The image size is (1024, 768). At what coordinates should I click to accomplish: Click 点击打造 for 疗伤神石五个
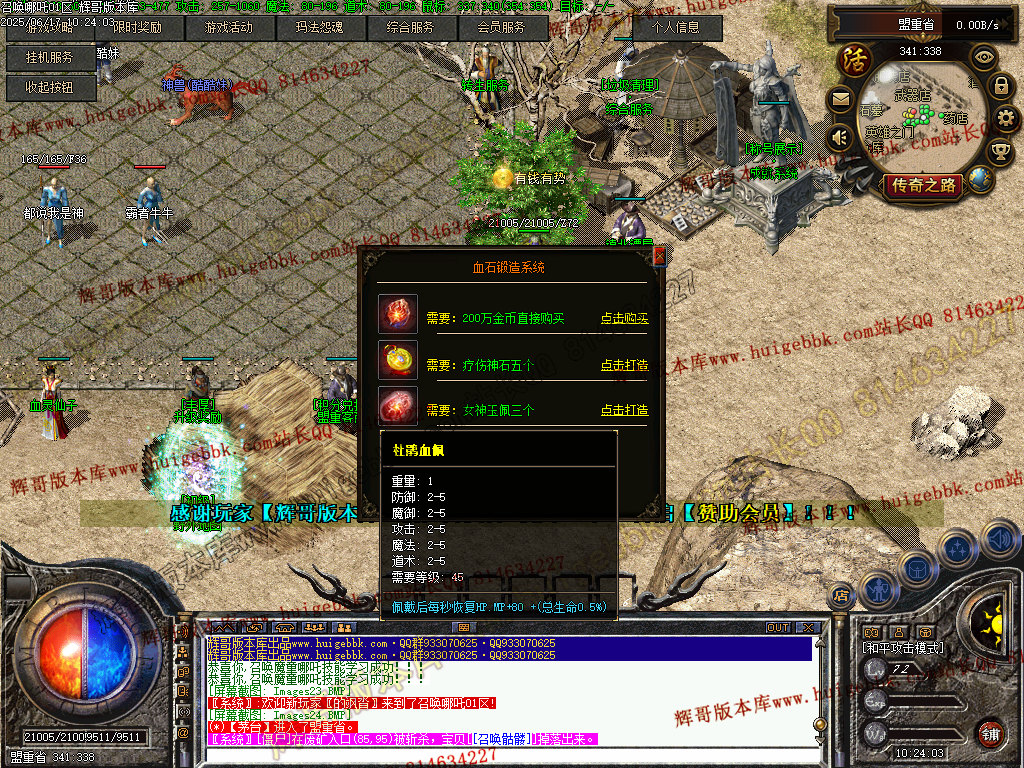point(624,366)
